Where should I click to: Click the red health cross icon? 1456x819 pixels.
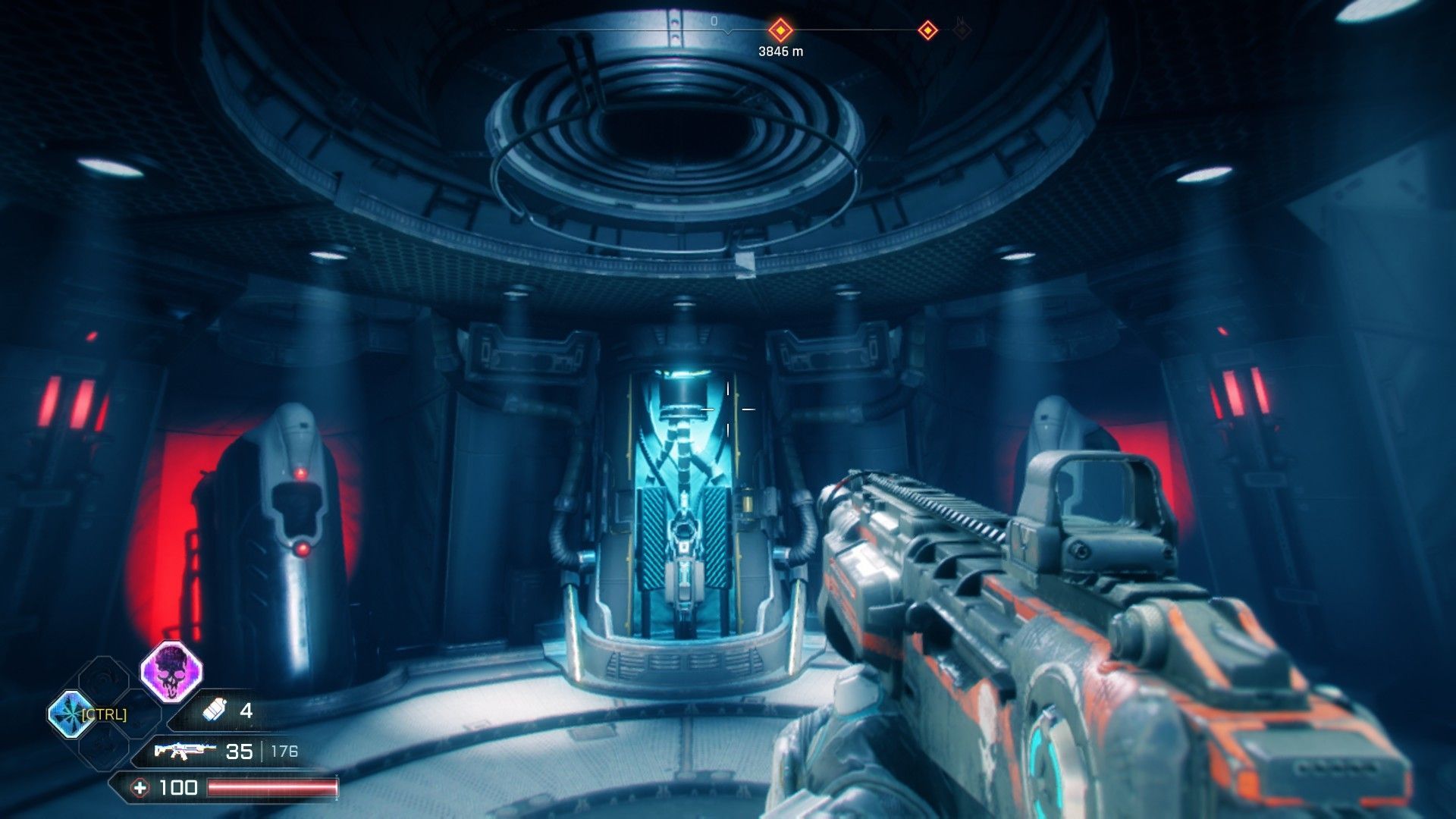tap(140, 788)
